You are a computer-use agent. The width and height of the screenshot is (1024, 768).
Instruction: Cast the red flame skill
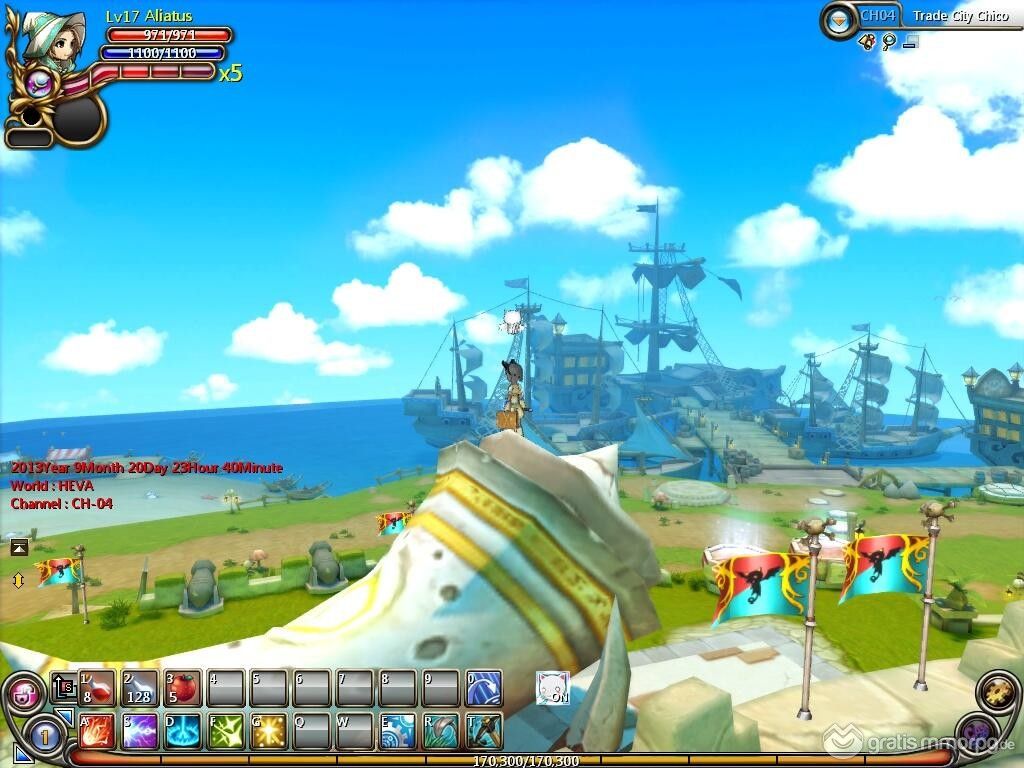pyautogui.click(x=97, y=731)
